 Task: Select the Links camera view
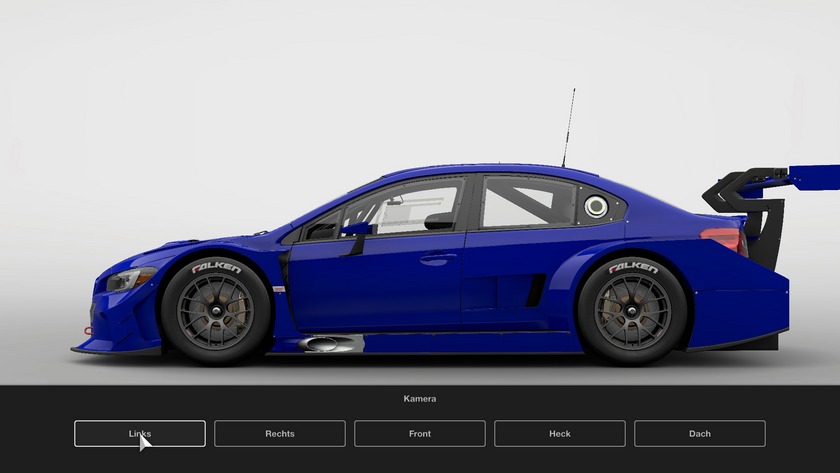(x=140, y=433)
